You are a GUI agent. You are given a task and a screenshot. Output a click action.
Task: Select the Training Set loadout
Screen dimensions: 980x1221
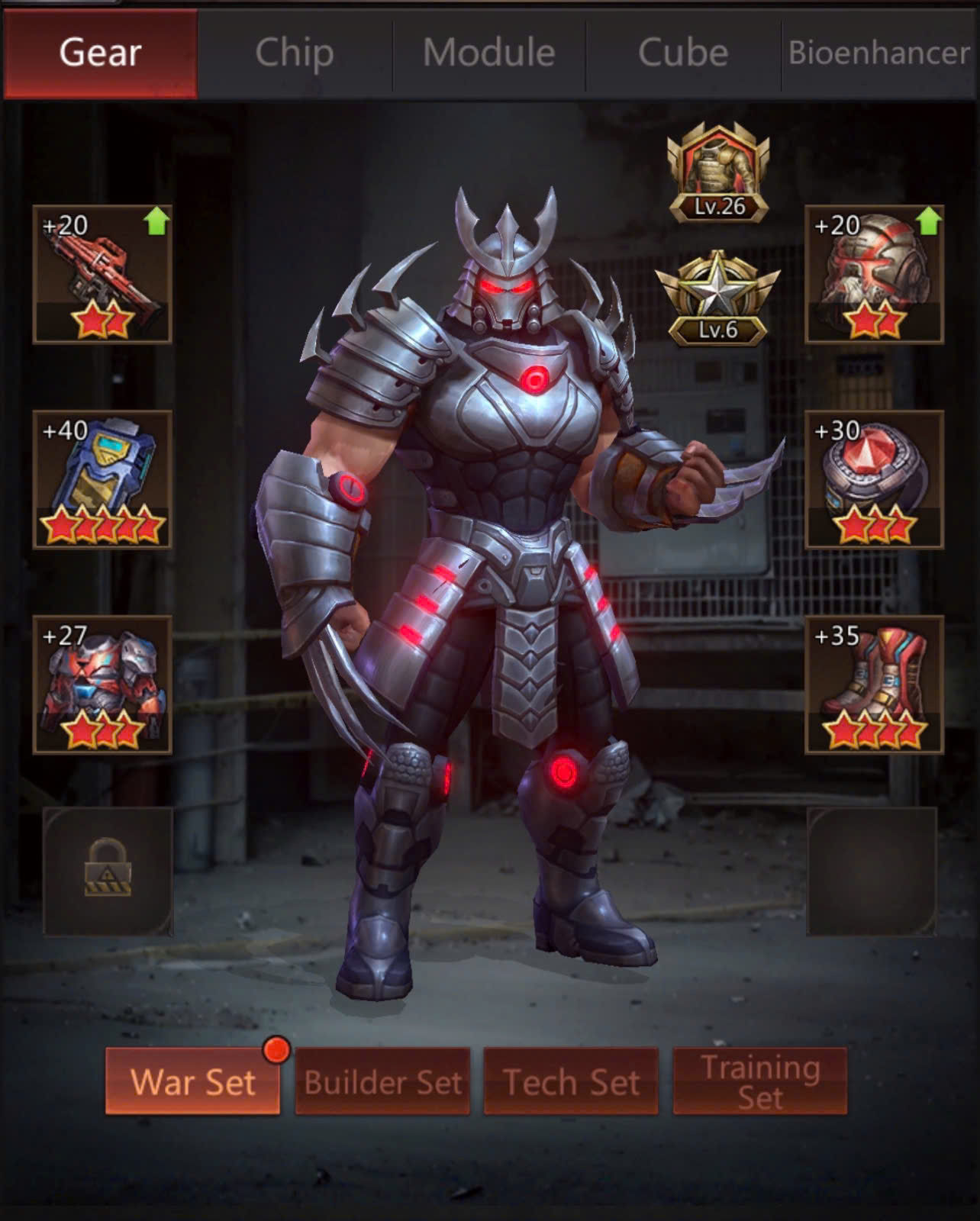760,1081
